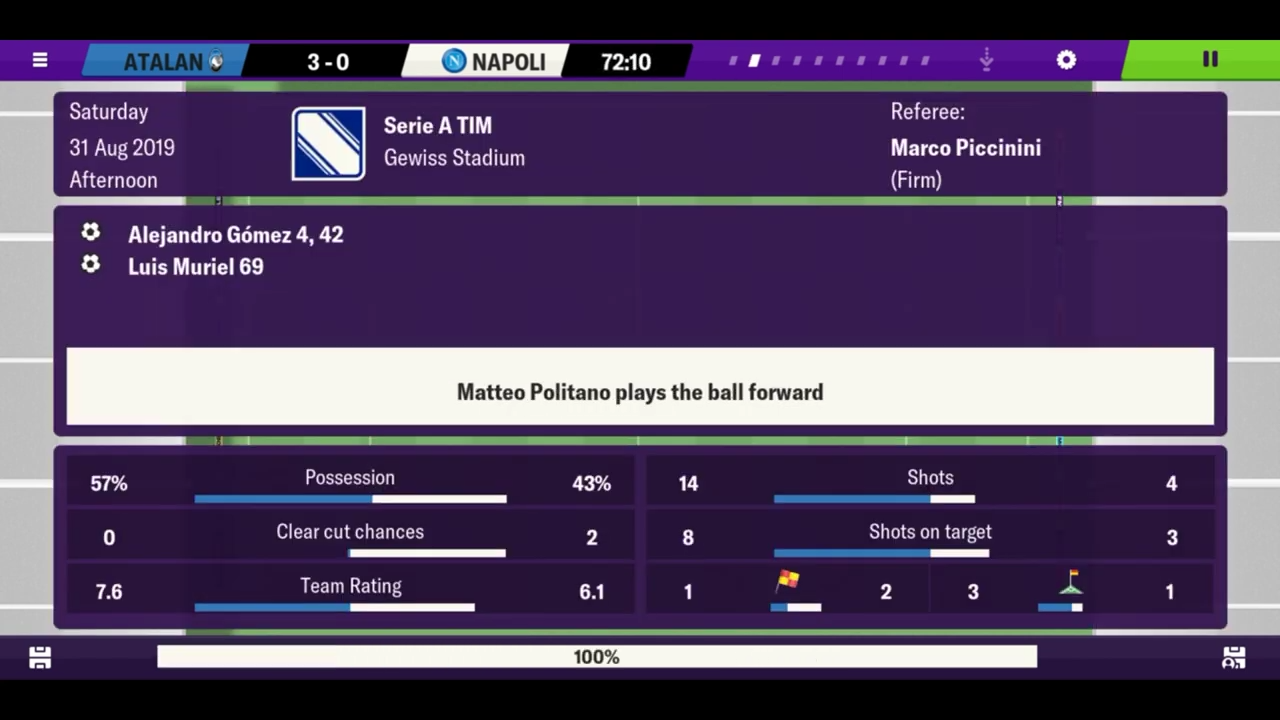This screenshot has width=1280, height=720.
Task: Click the Referee Marco Piccinini name
Action: [965, 147]
